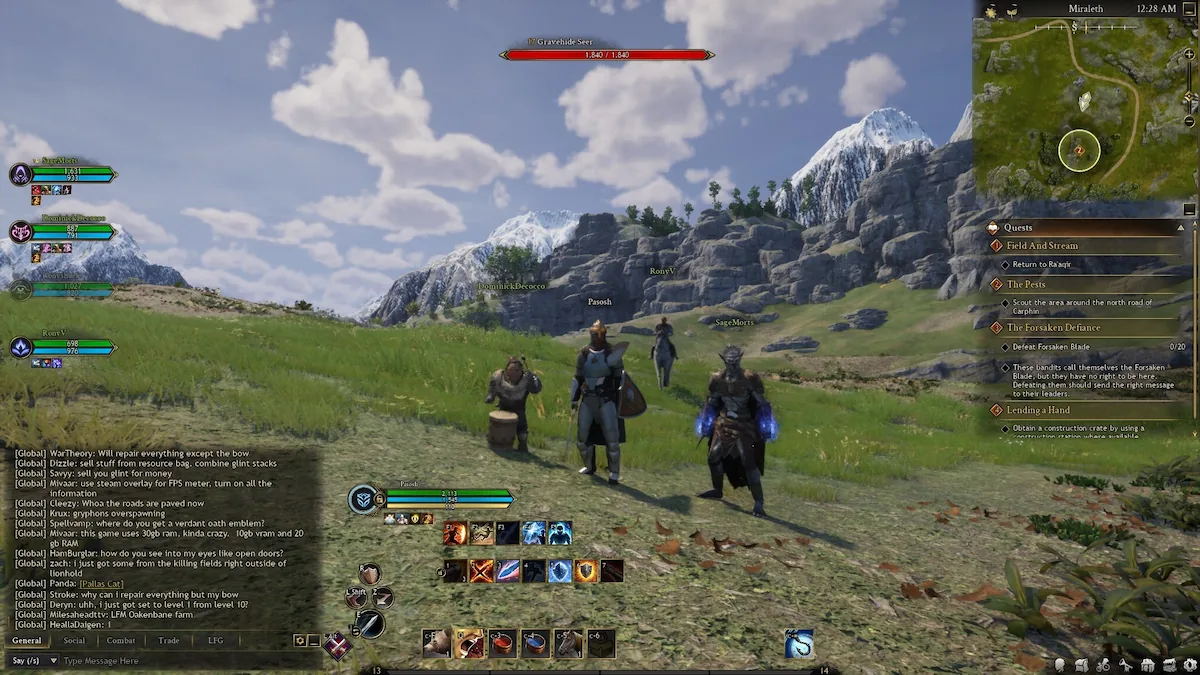This screenshot has height=675, width=1200.
Task: Select the Trade chat tab
Action: click(168, 640)
